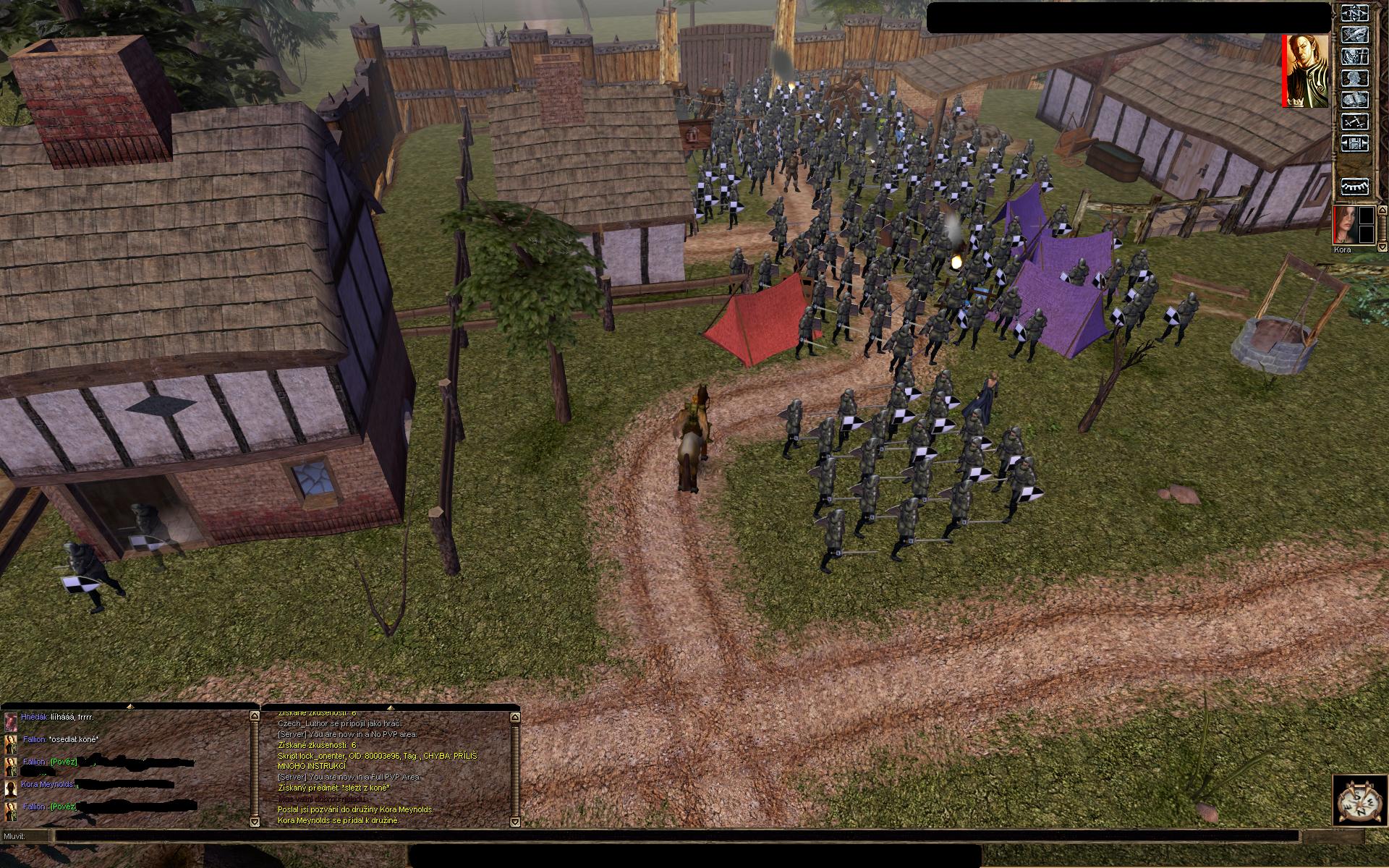Select your elf character portrait
Viewport: 1389px width, 868px height.
(1307, 71)
